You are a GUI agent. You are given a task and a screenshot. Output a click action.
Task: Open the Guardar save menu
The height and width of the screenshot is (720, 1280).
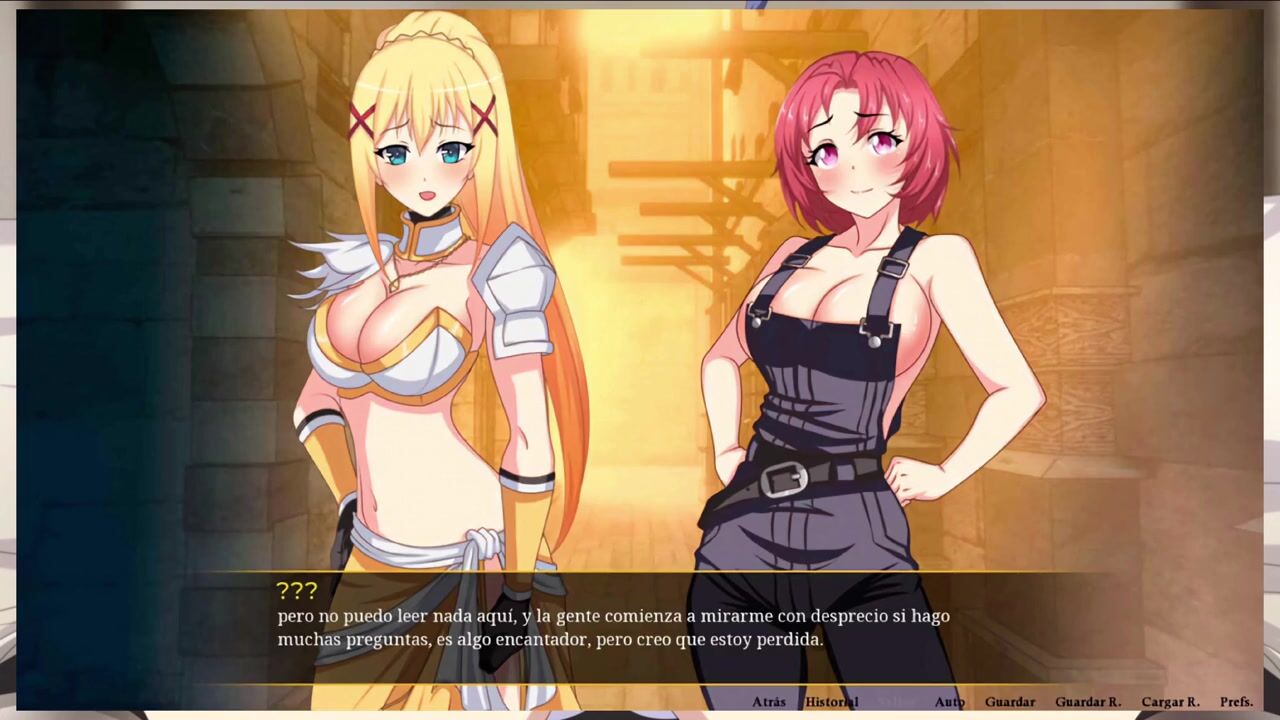point(1009,702)
